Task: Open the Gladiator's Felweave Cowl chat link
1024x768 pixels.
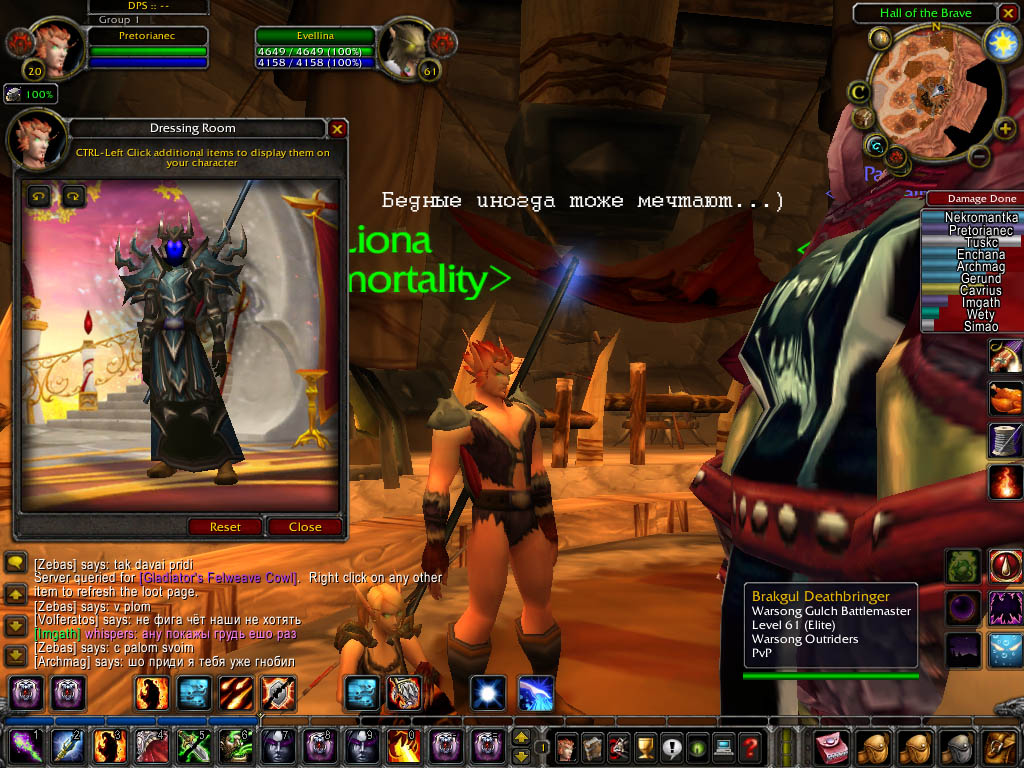Action: [217, 578]
